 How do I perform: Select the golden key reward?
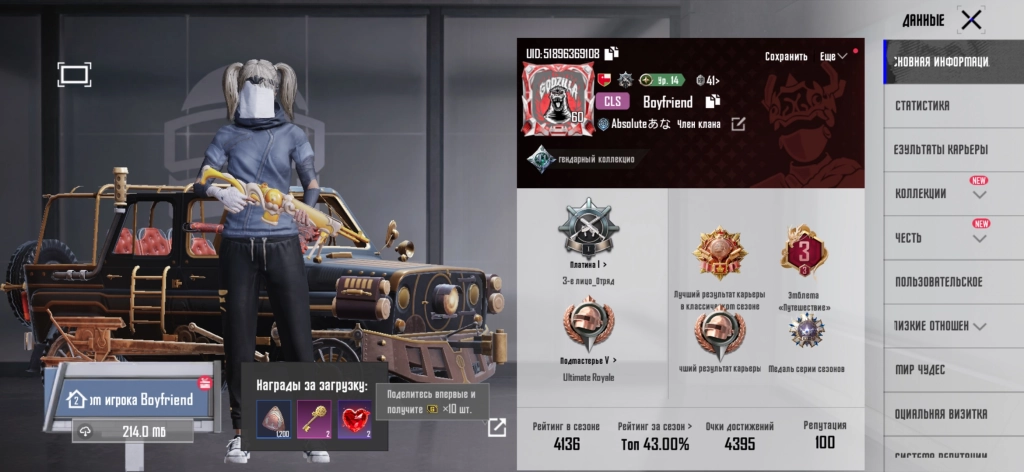314,420
